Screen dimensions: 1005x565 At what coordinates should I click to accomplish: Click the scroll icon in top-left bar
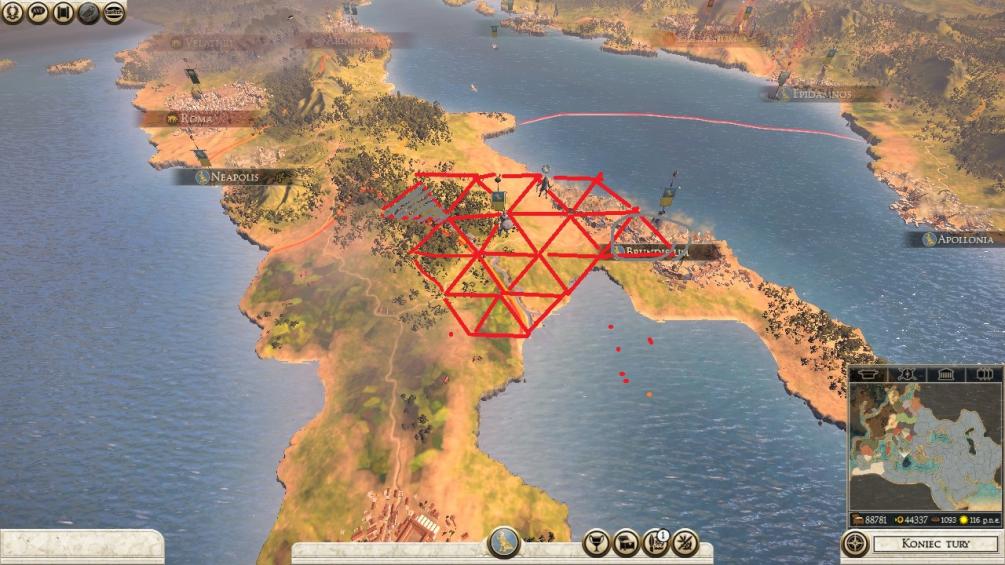click(x=63, y=13)
